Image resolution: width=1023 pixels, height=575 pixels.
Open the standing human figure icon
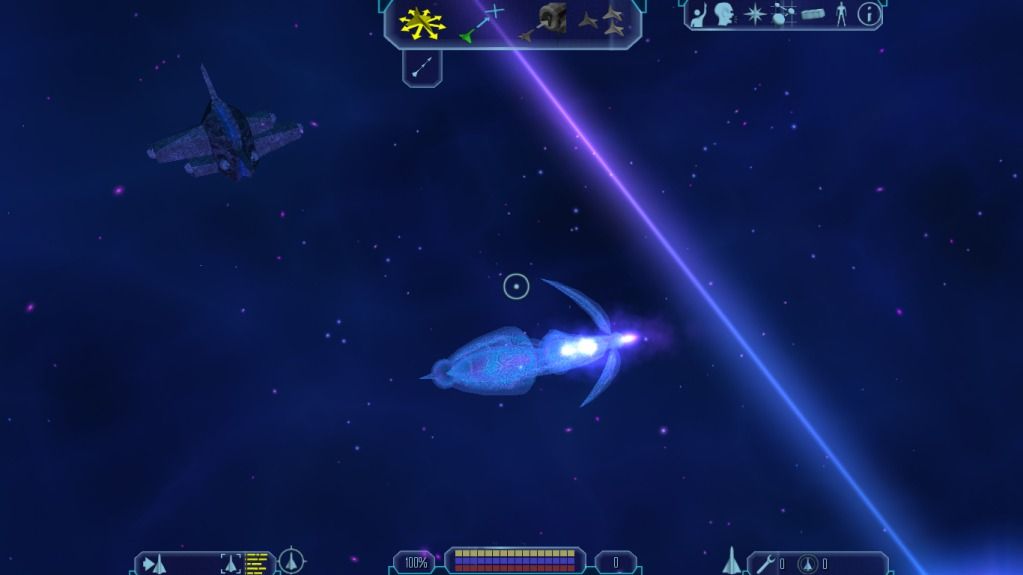[841, 15]
